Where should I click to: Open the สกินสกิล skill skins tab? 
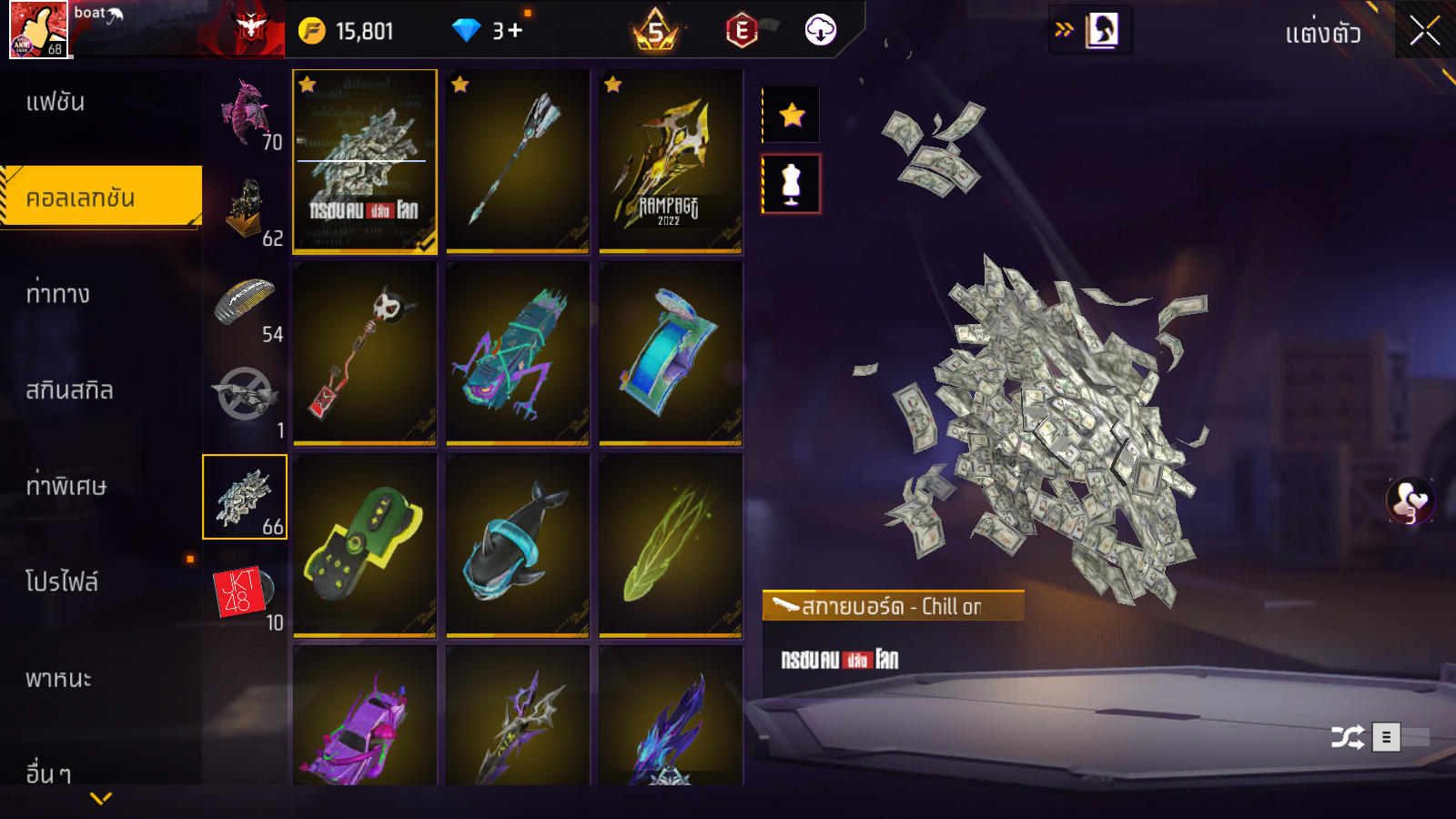point(69,390)
